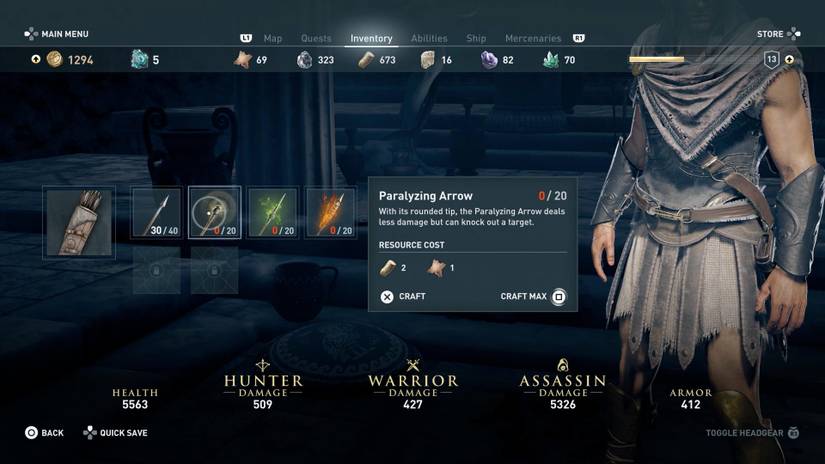Viewport: 825px width, 464px height.
Task: Select the quiver equipment slot
Action: (79, 223)
